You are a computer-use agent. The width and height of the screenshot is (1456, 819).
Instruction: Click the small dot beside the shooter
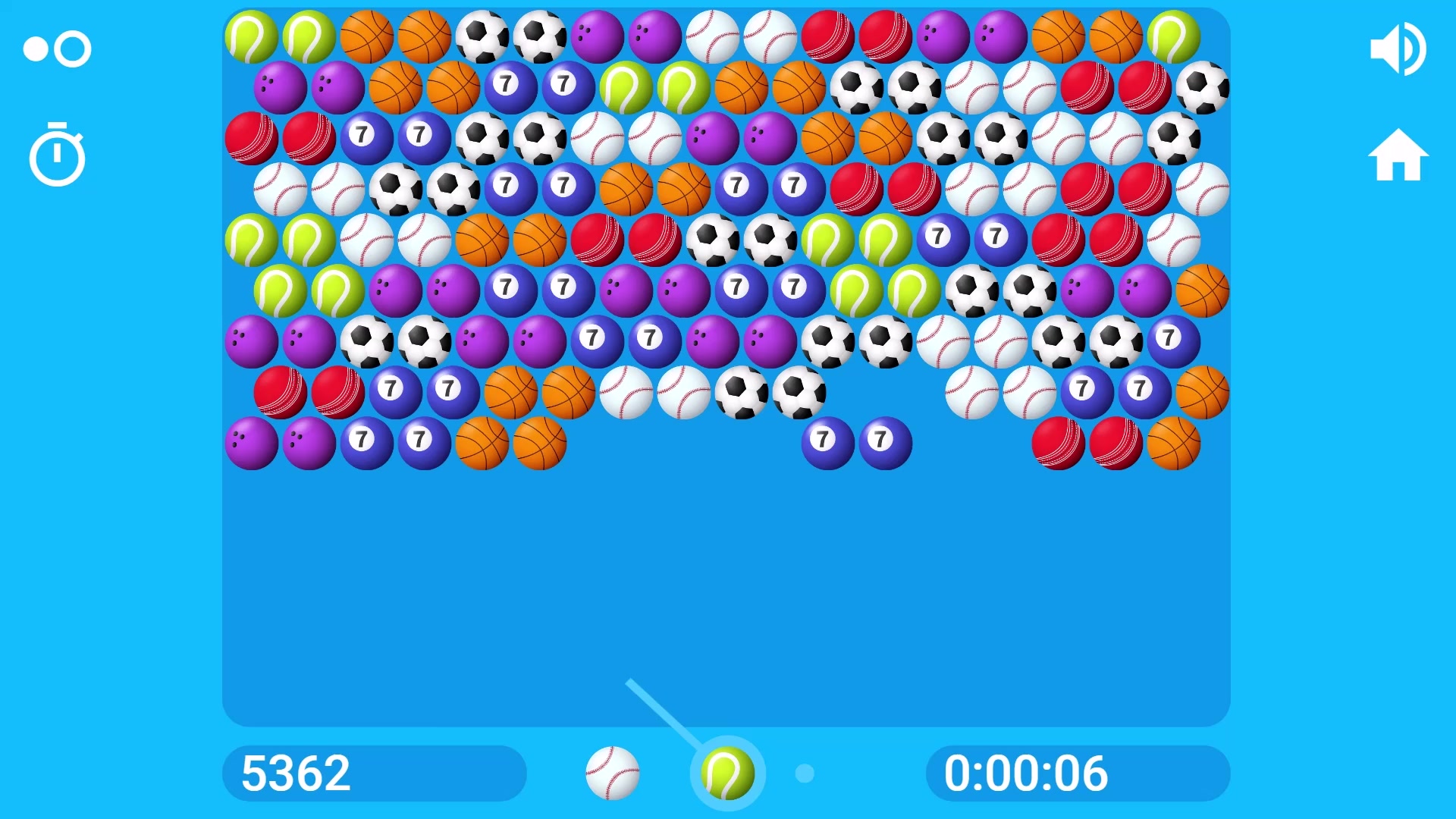coord(805,773)
